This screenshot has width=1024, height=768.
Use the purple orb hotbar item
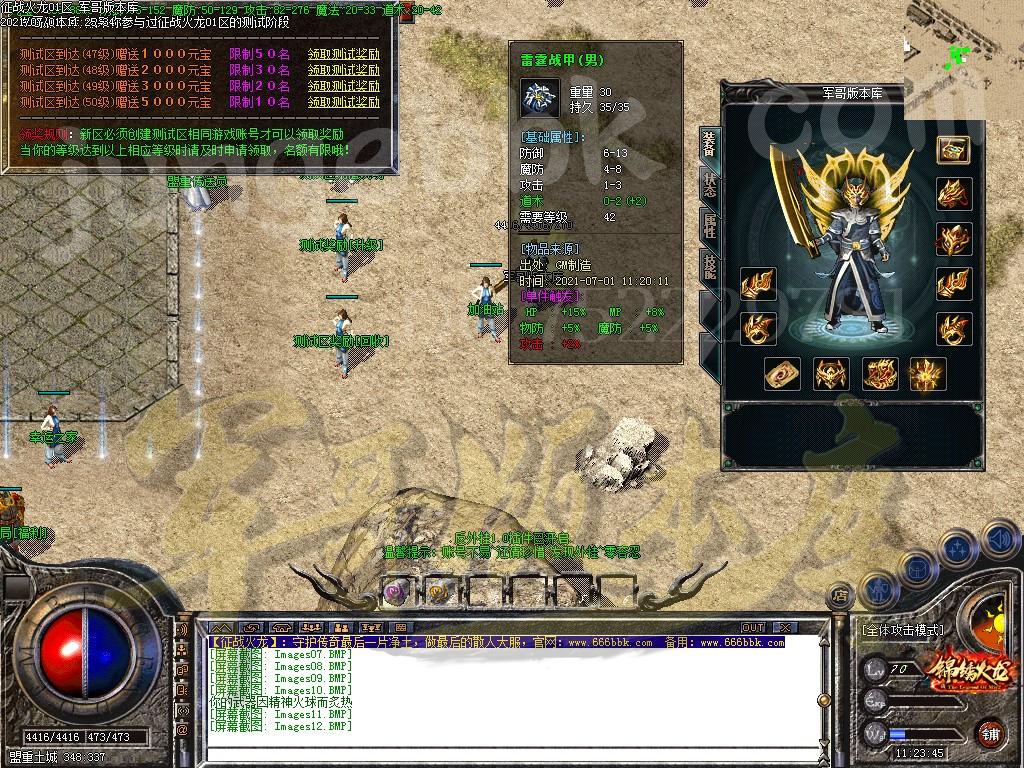click(396, 592)
